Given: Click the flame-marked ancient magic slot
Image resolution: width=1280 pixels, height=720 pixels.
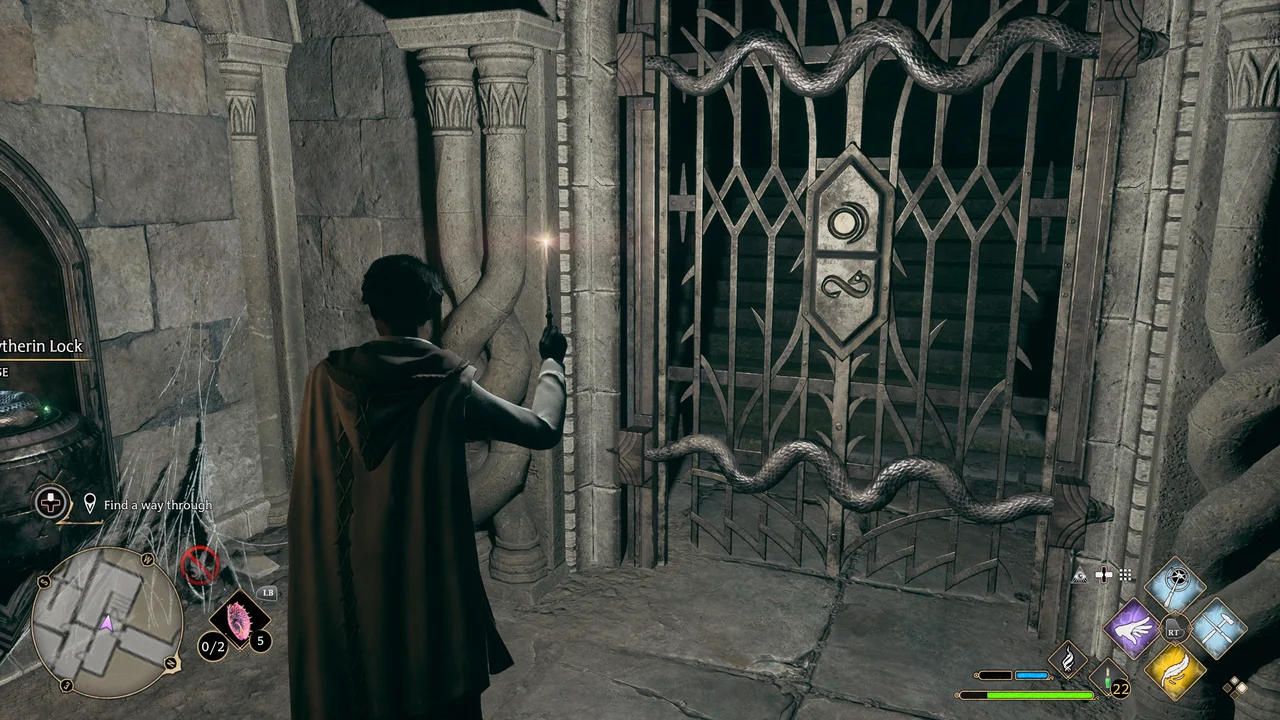Looking at the screenshot, I should (1068, 660).
